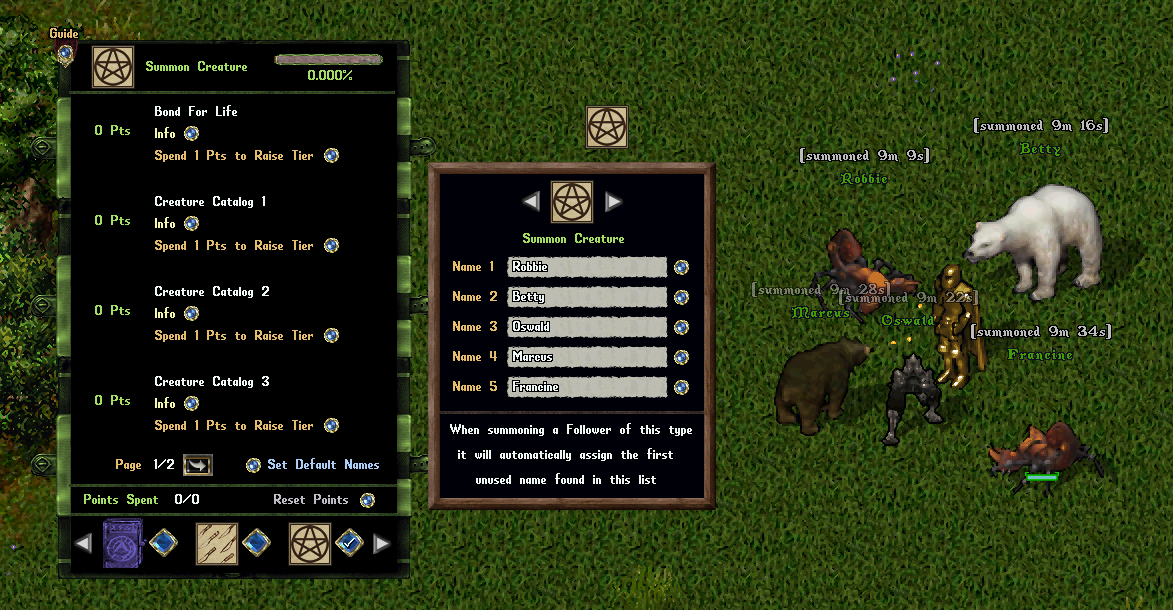Image resolution: width=1173 pixels, height=610 pixels.
Task: Switch to the previous summon type with left arrow
Action: [531, 202]
